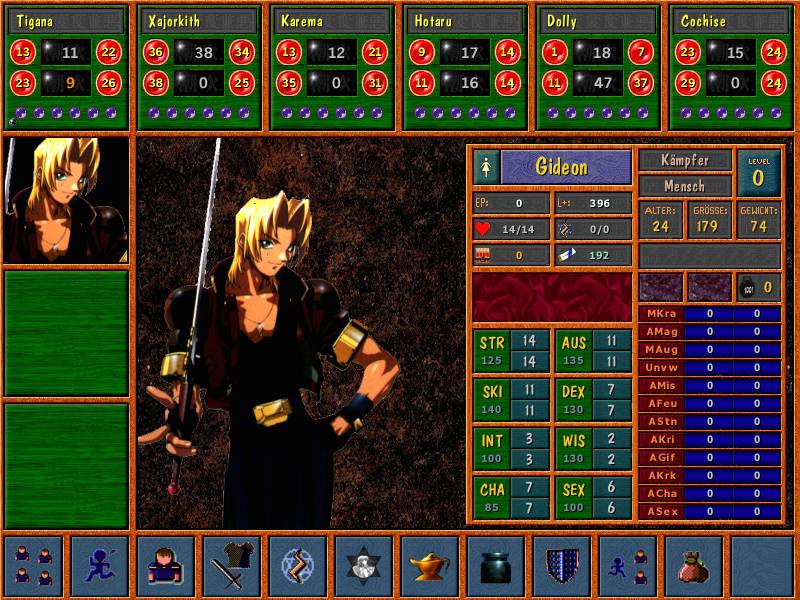800x600 pixels.
Task: Open the armor and sword equipment icon
Action: coord(231,565)
